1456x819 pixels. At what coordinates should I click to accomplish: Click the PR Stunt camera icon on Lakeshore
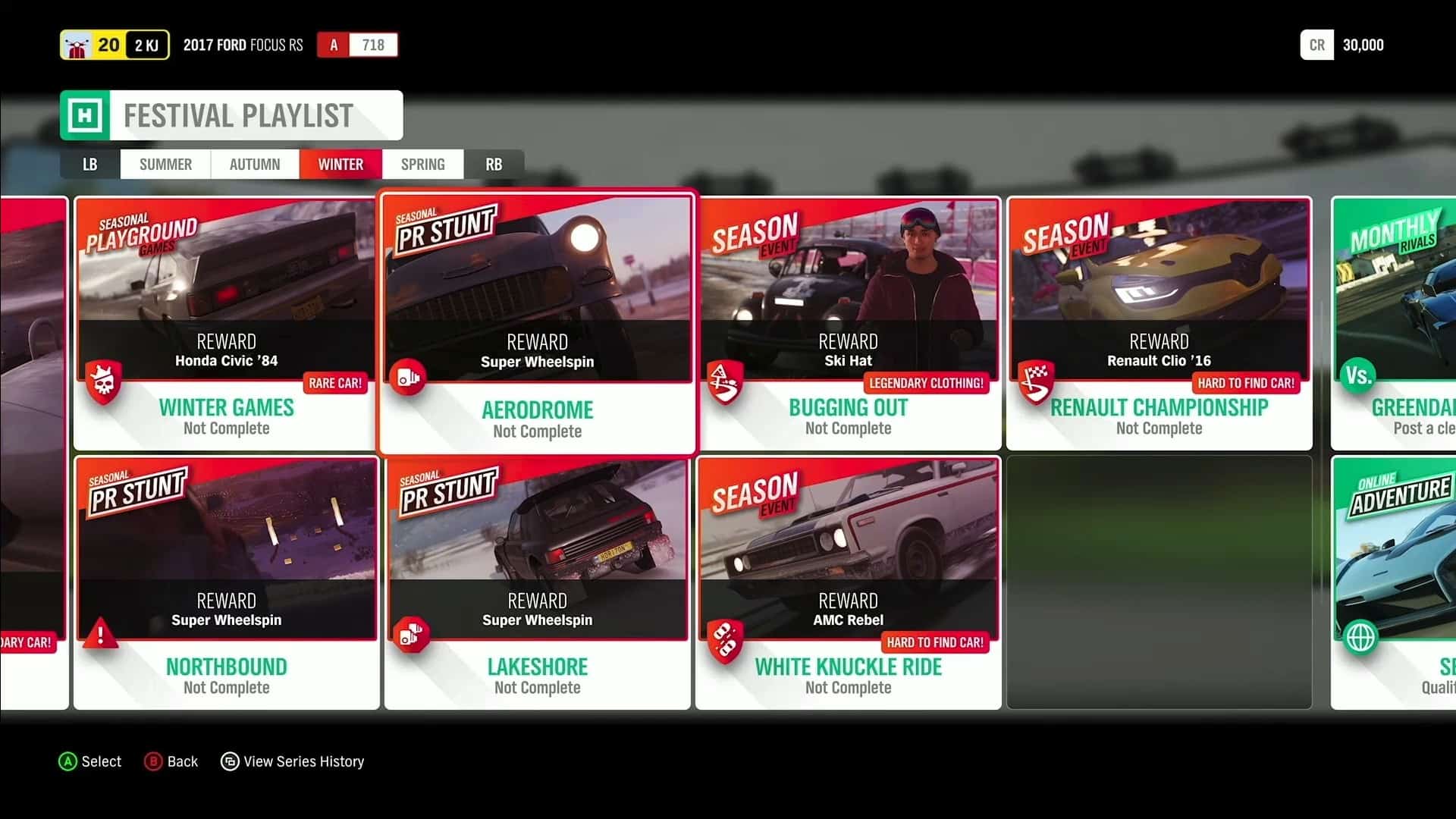click(413, 632)
